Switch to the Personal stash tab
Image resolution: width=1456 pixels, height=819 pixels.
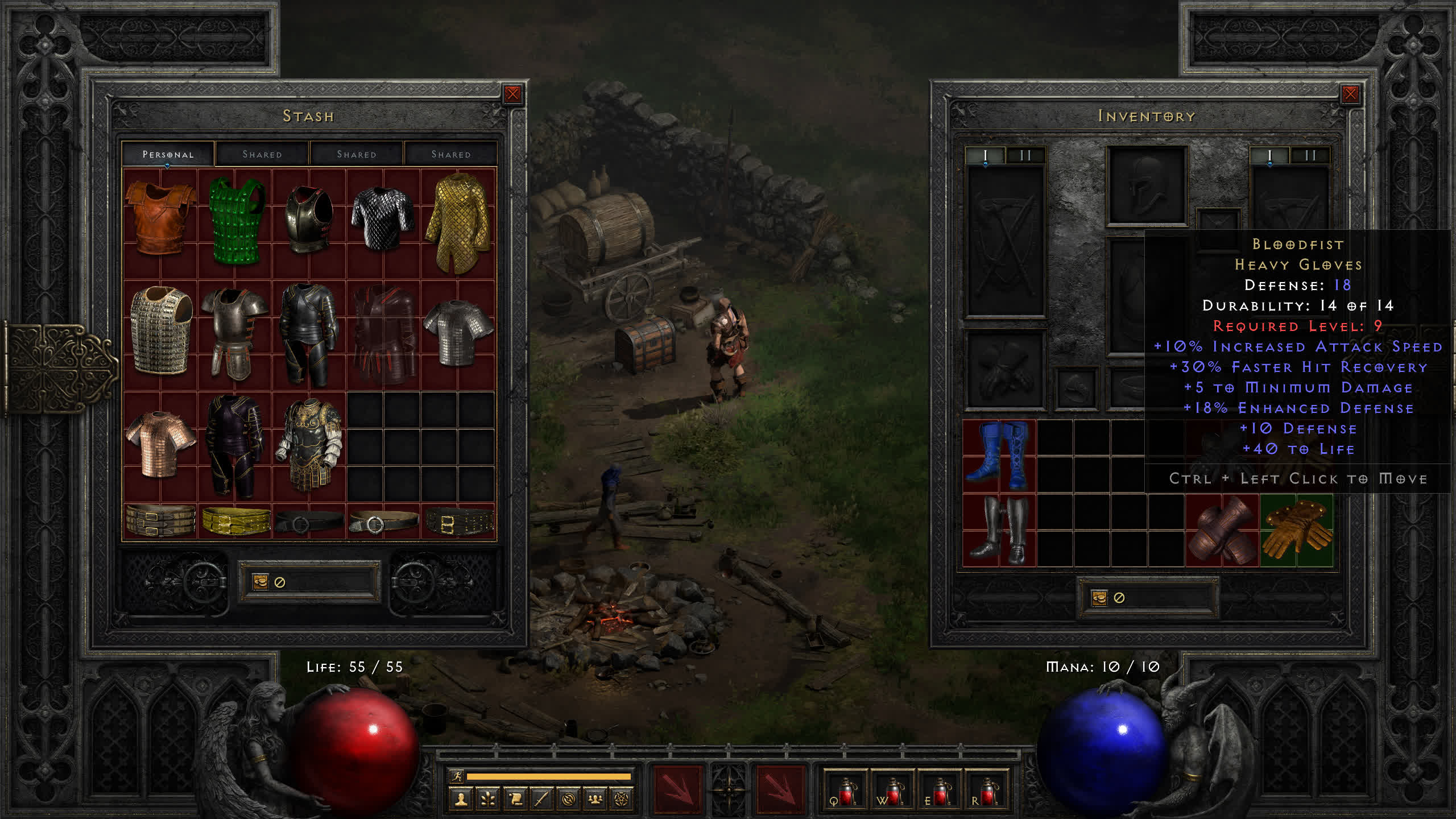168,154
